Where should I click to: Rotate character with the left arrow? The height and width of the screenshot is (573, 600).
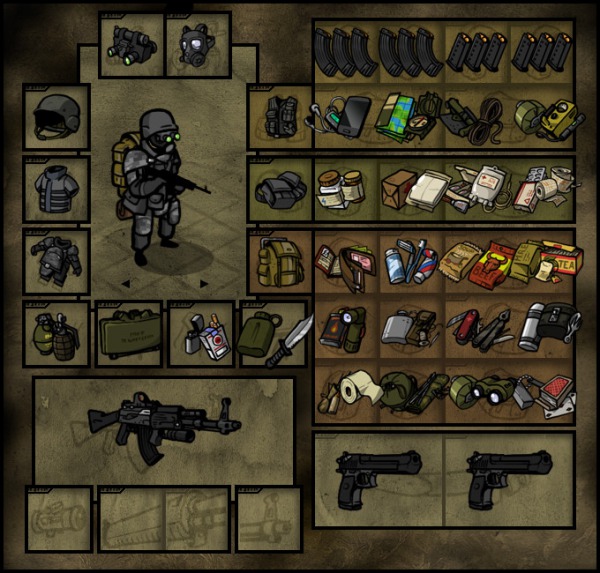click(126, 283)
